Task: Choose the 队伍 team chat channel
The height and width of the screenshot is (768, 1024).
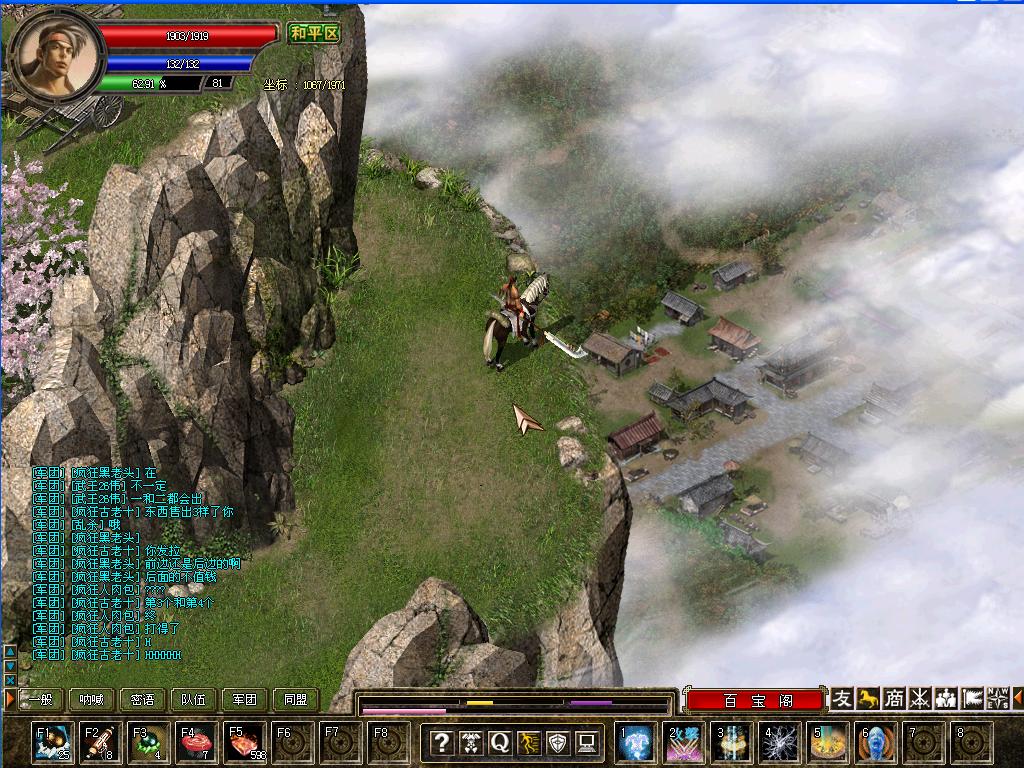Action: tap(194, 700)
